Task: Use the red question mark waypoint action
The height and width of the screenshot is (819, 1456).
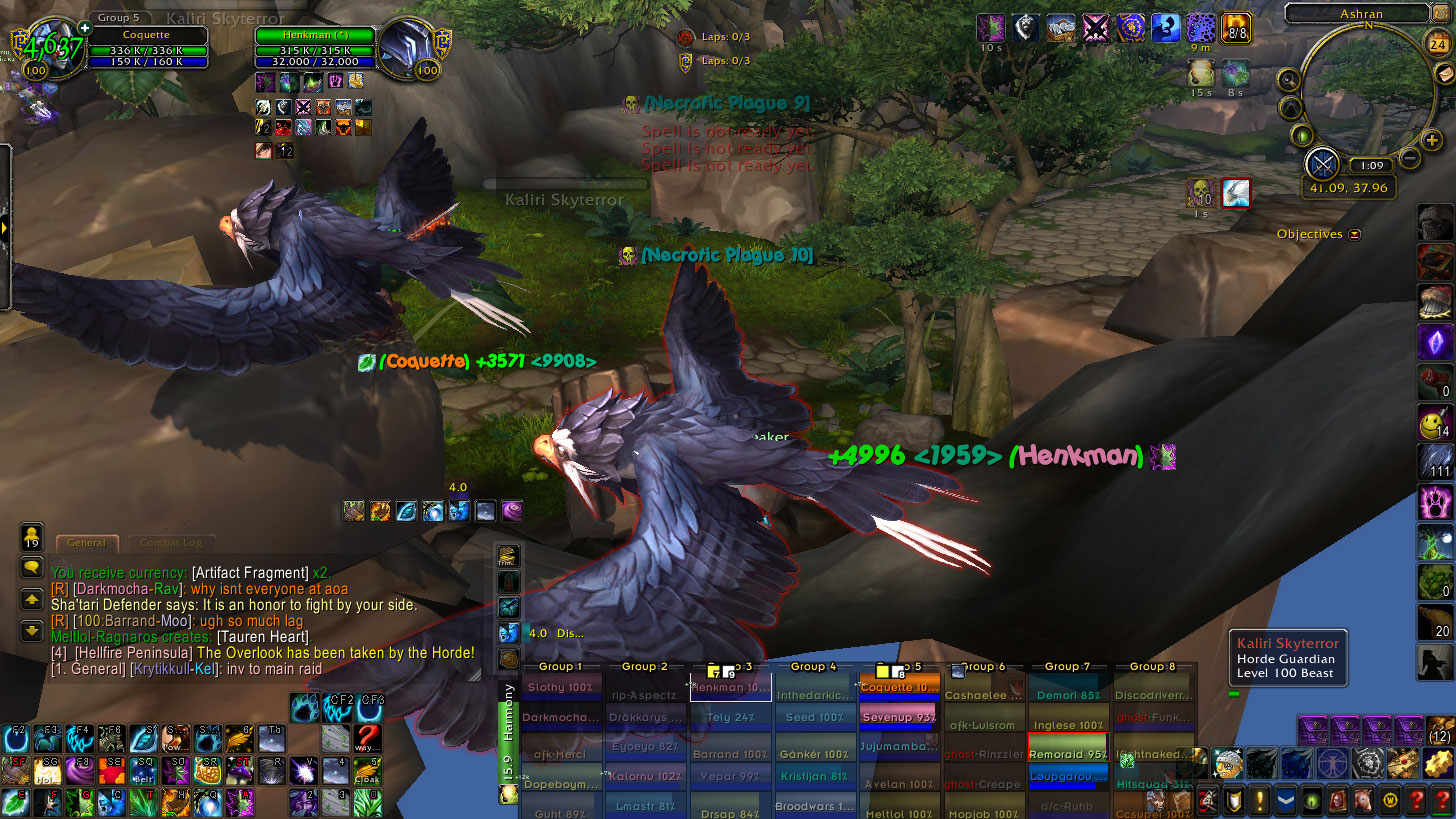Action: [368, 738]
